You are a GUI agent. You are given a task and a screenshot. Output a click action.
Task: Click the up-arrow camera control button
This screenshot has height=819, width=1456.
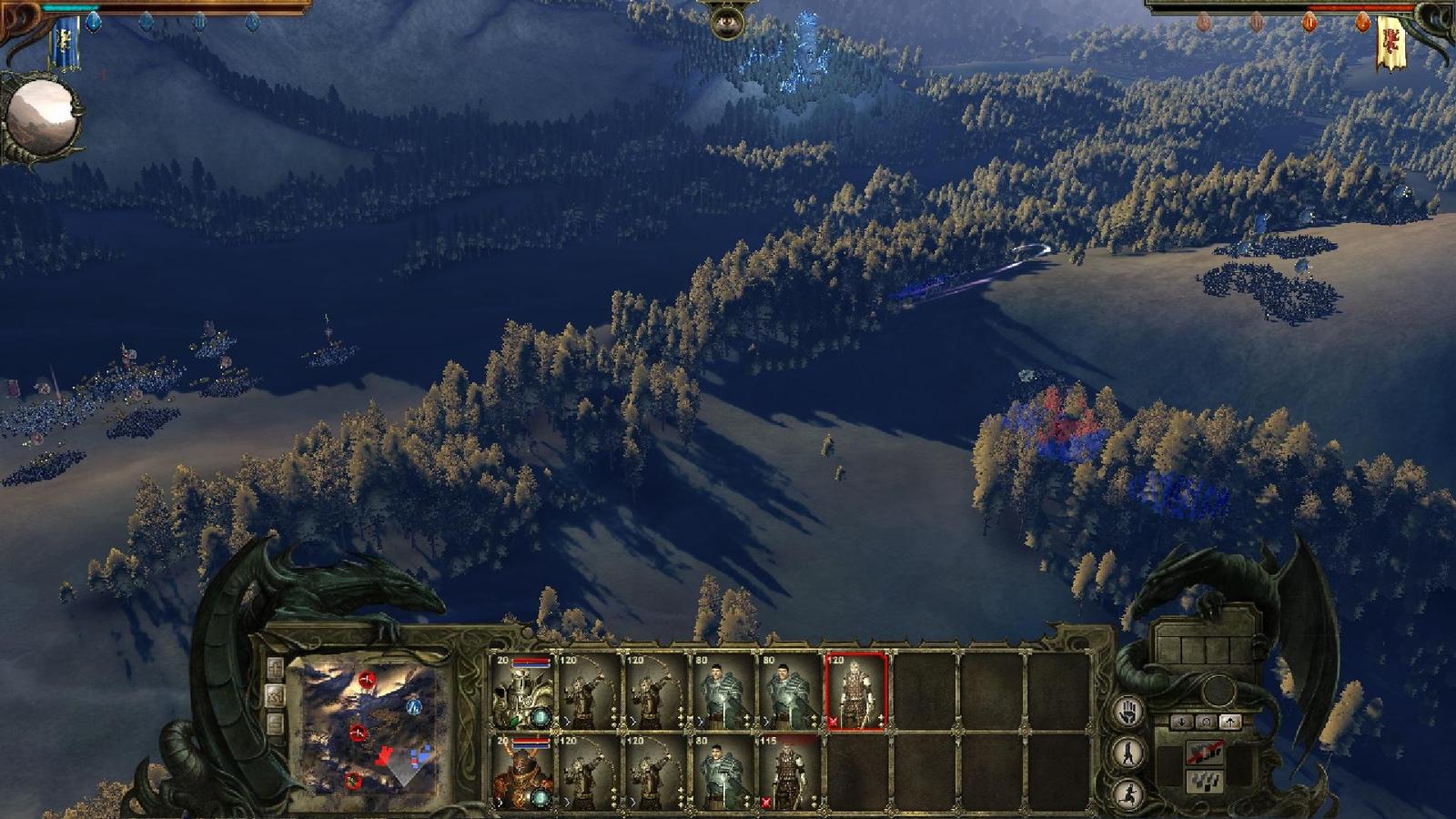click(1231, 722)
